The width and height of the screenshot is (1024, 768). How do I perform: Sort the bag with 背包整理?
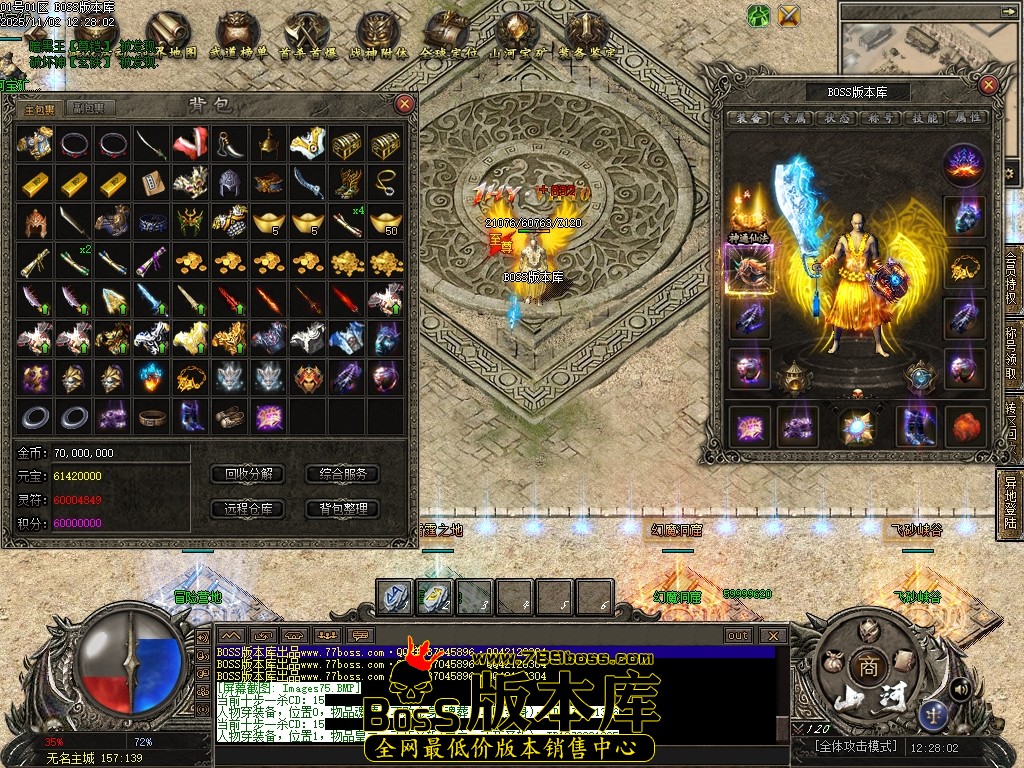(342, 509)
